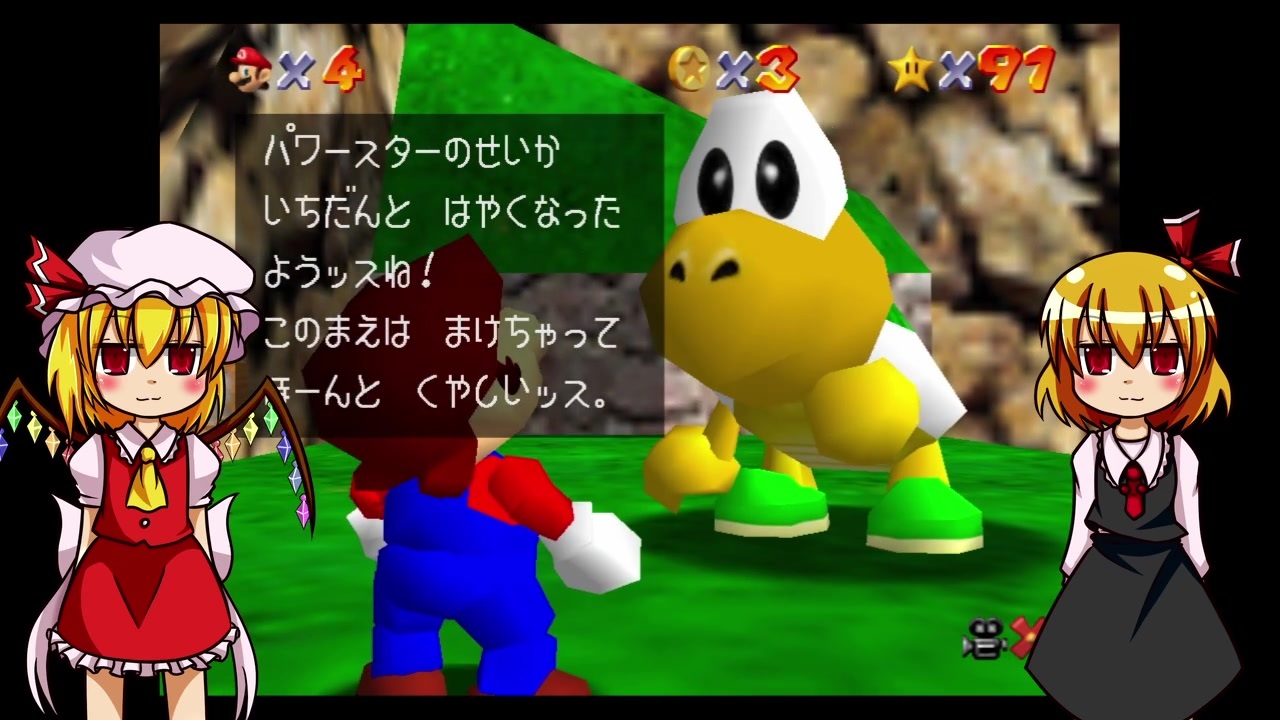Image resolution: width=1280 pixels, height=720 pixels.
Task: Toggle visibility of Rumia character overlay
Action: [x=1140, y=450]
